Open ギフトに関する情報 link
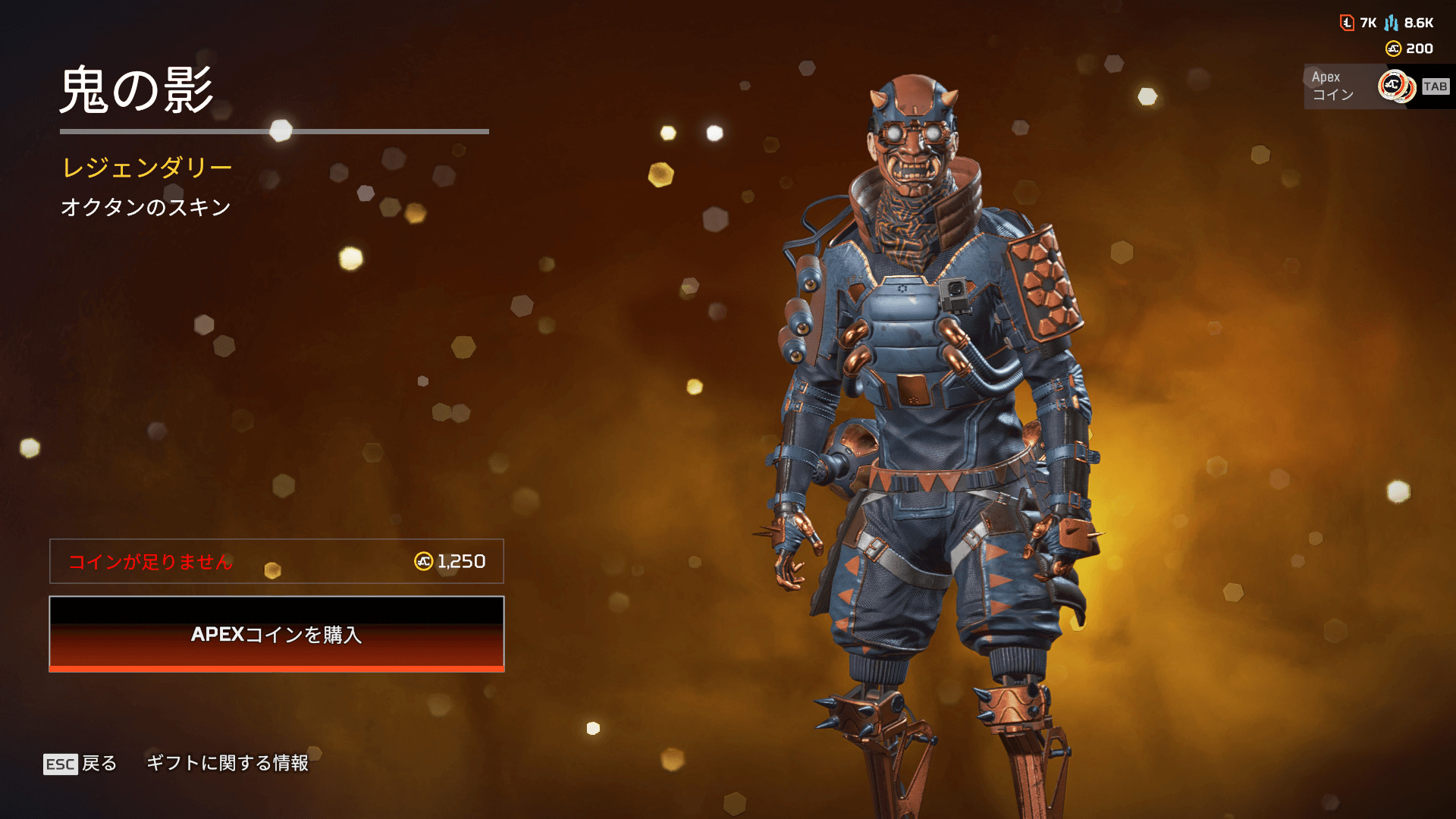 click(227, 763)
